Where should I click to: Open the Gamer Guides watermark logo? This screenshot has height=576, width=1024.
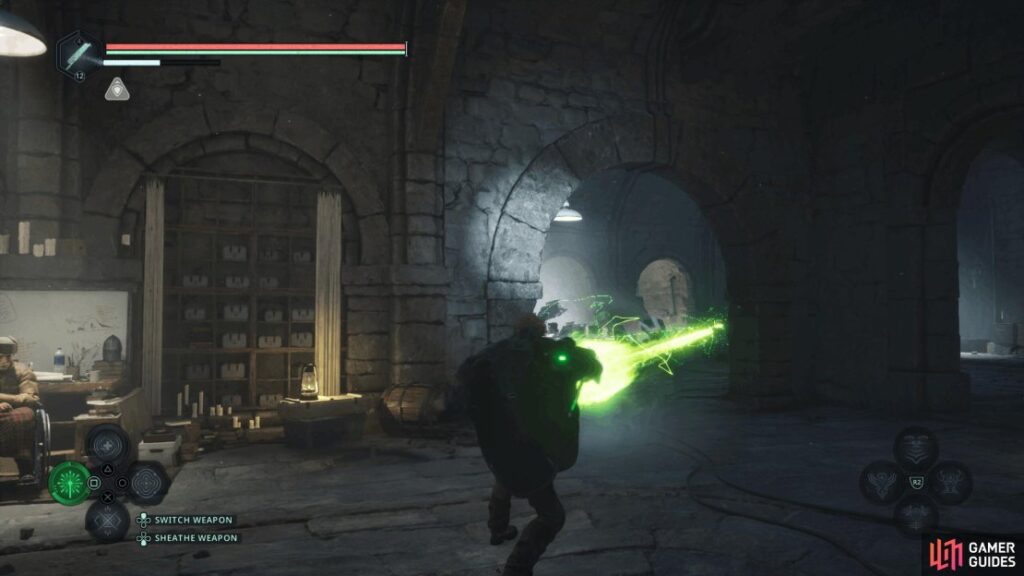click(x=971, y=554)
